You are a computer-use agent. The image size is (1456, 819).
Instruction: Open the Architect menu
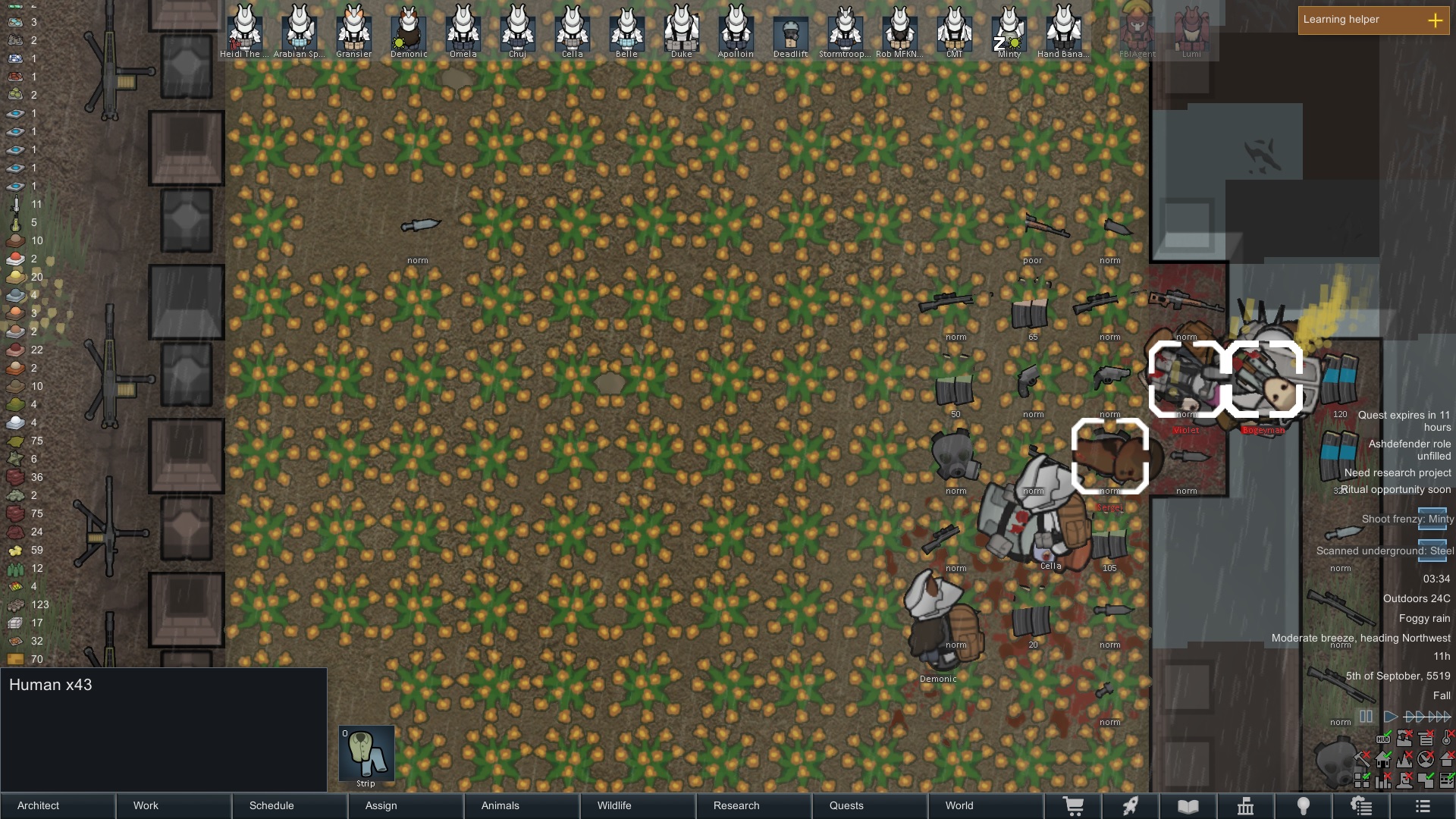click(58, 805)
